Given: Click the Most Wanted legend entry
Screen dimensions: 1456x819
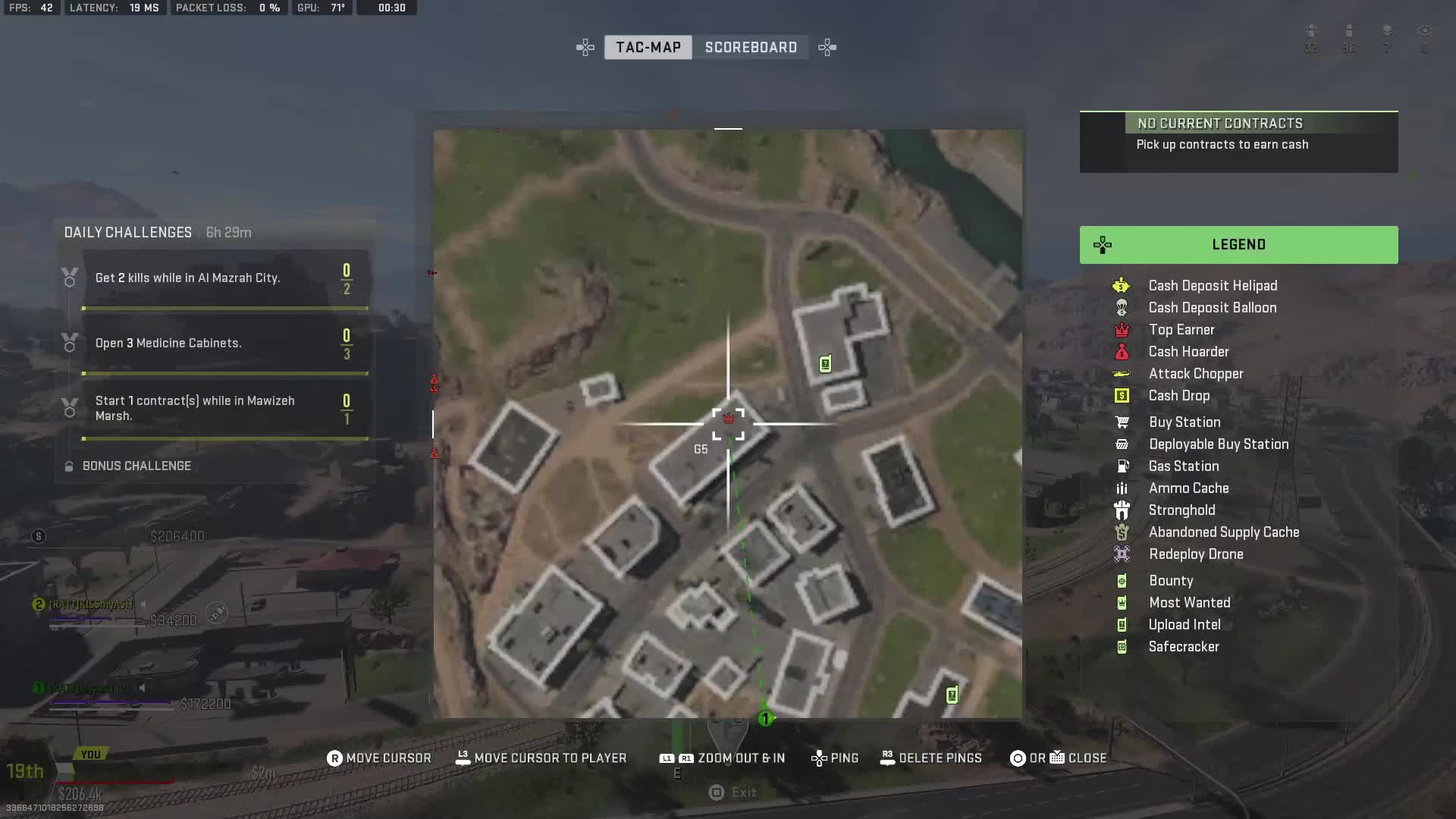Looking at the screenshot, I should click(1189, 603).
